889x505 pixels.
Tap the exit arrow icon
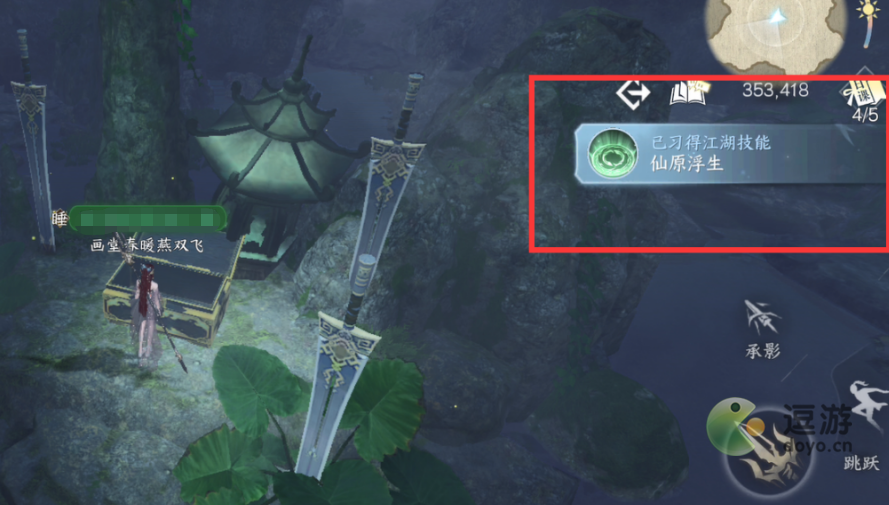(632, 93)
